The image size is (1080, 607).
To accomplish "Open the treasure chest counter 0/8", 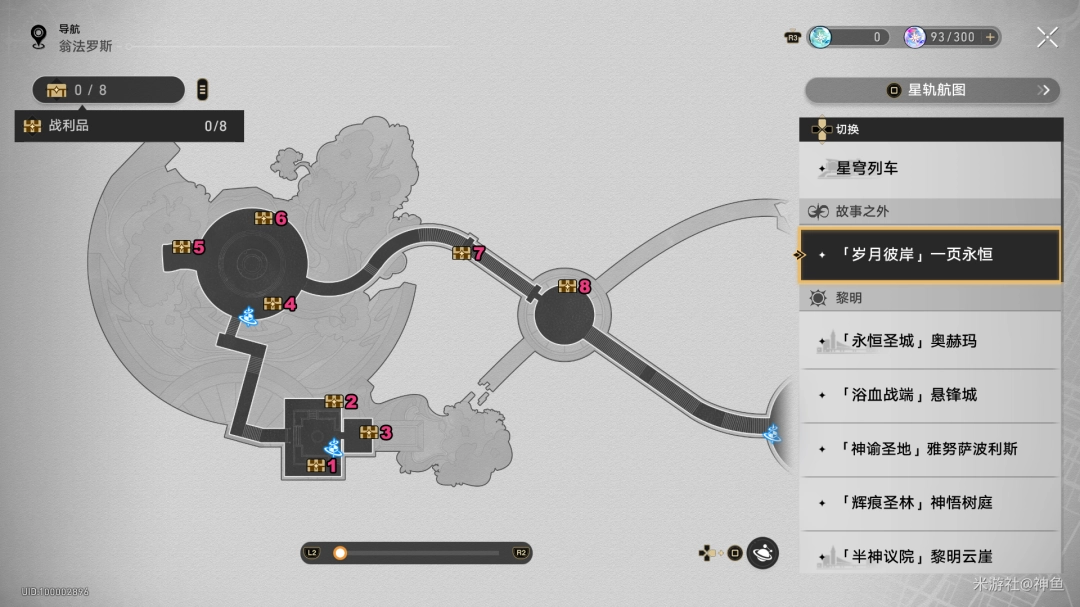I will coord(108,90).
